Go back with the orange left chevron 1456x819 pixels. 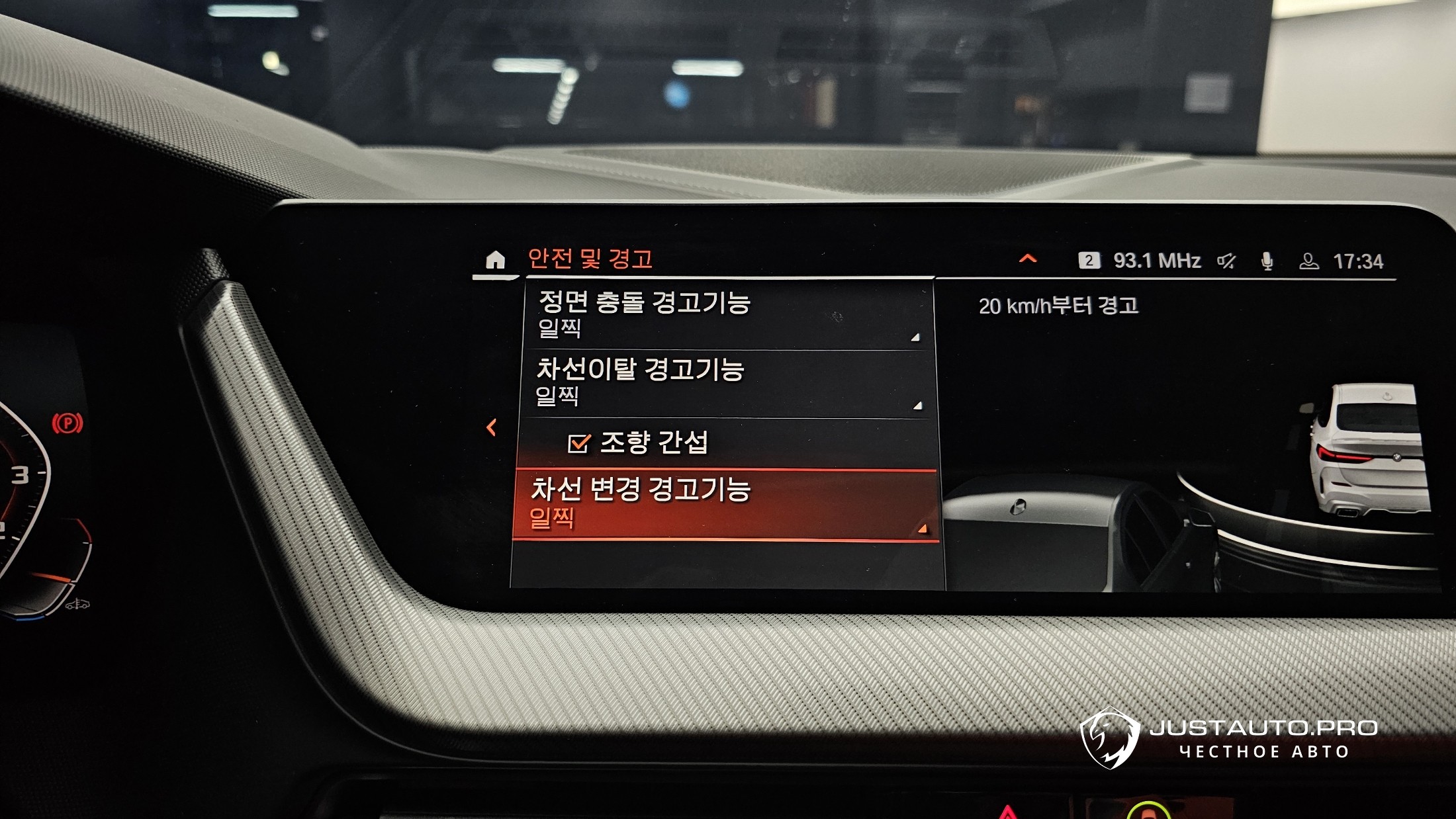(491, 427)
